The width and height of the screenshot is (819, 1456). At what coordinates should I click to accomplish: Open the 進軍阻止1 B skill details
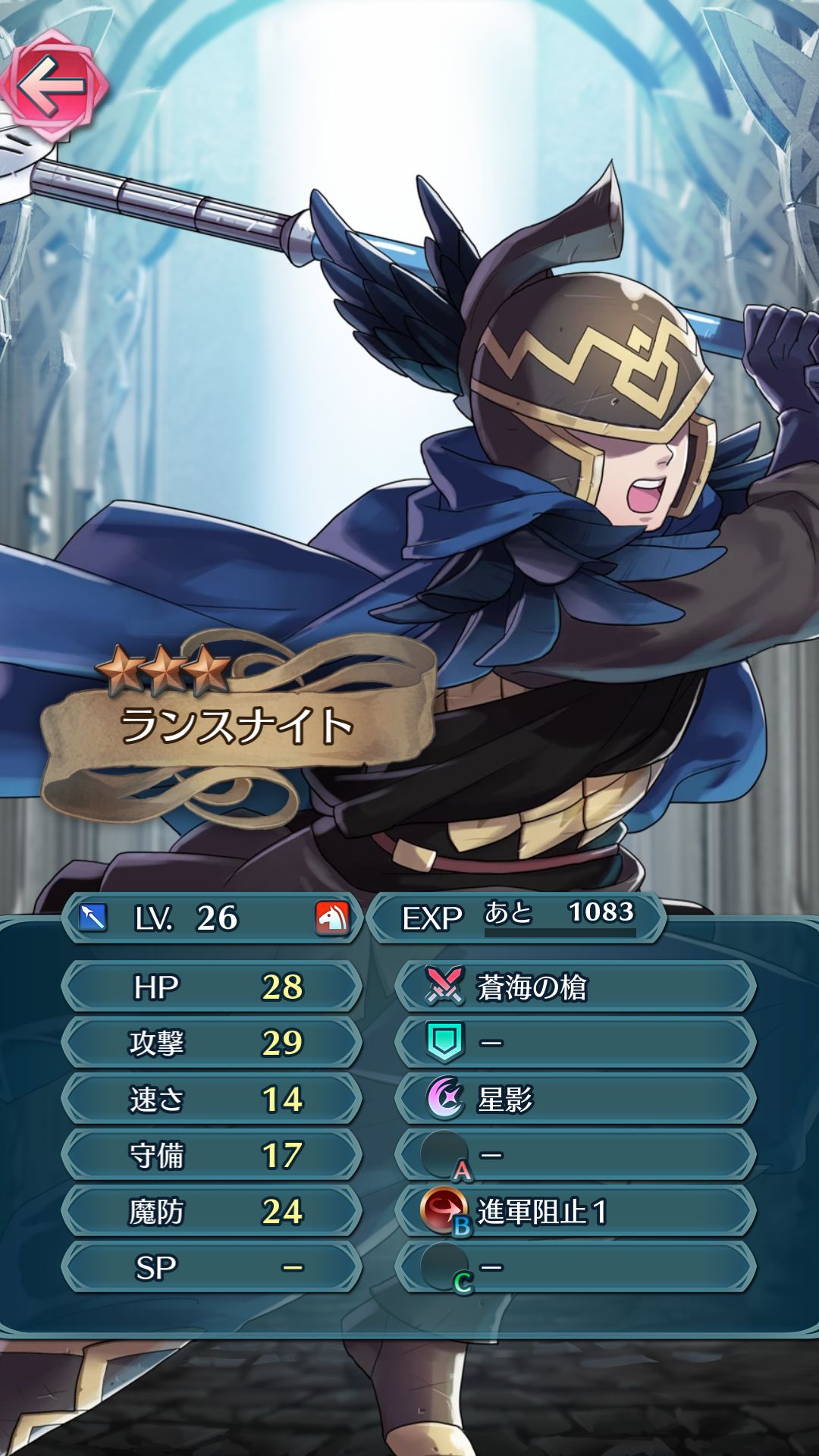click(575, 1211)
